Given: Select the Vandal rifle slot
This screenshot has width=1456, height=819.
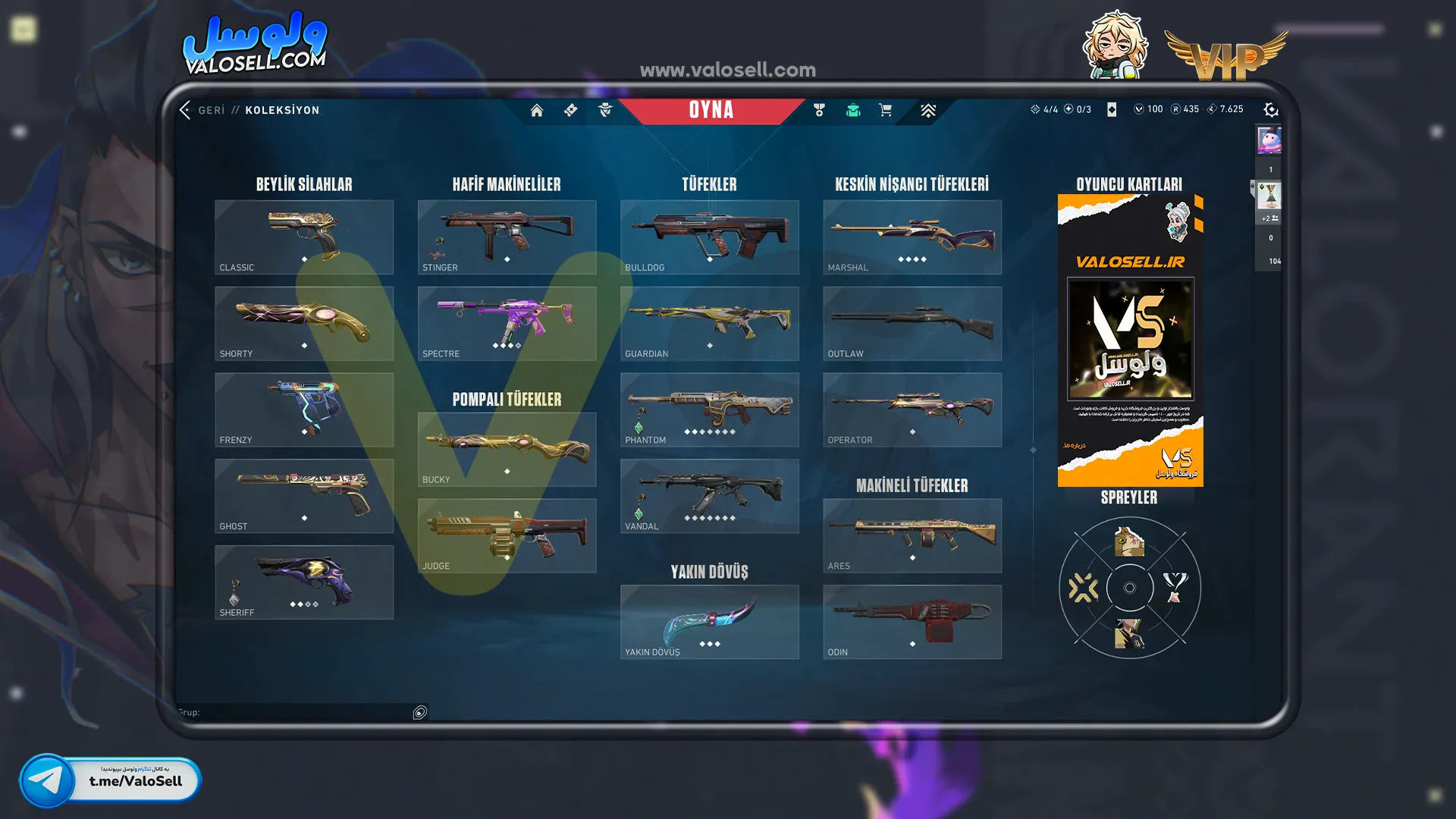Looking at the screenshot, I should pos(709,496).
